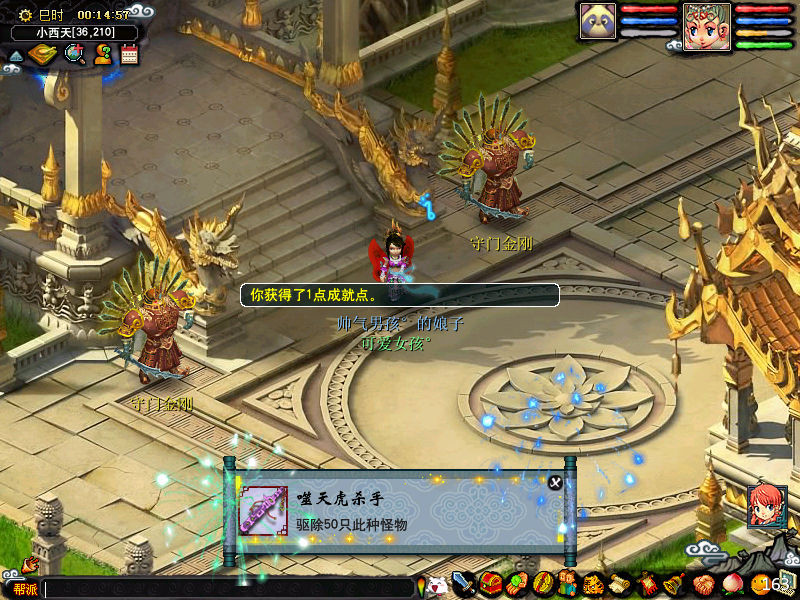Select the 帮派 chat channel button

[x=24, y=589]
